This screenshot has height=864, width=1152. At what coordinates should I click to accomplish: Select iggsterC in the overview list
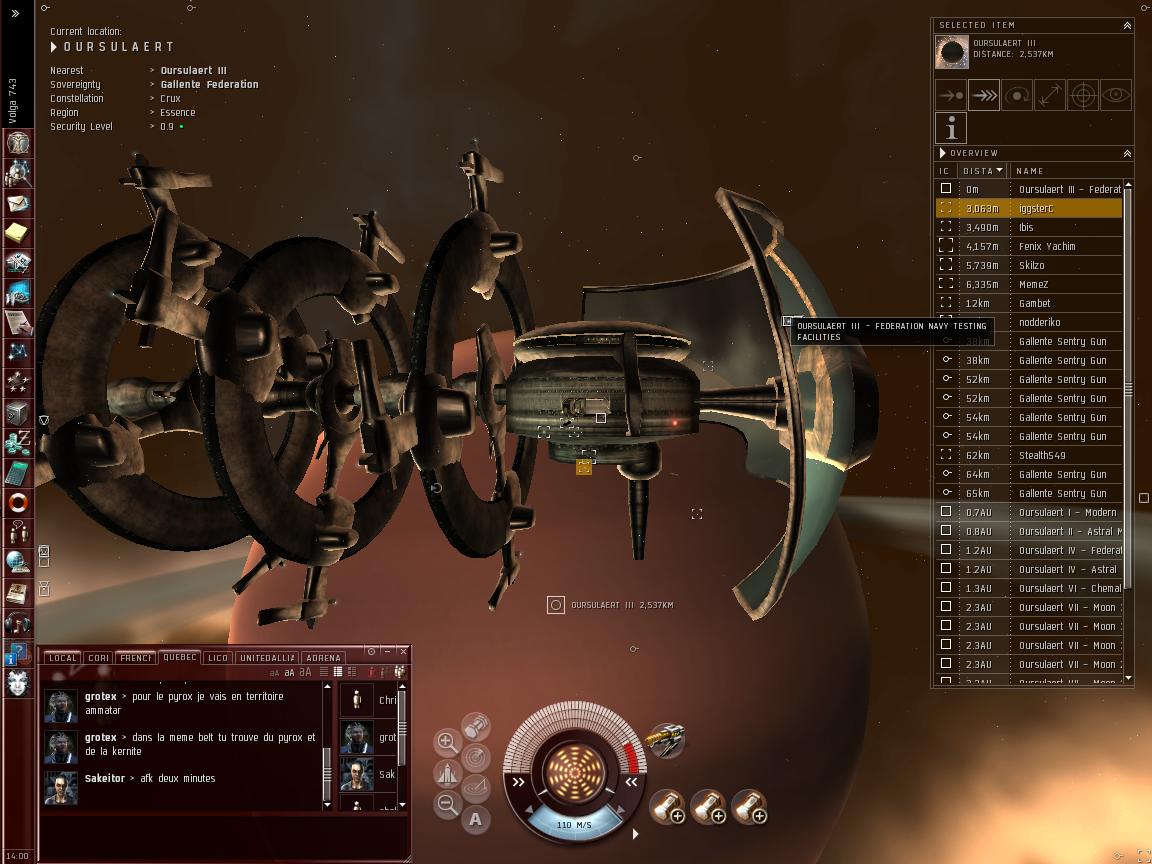point(1035,208)
